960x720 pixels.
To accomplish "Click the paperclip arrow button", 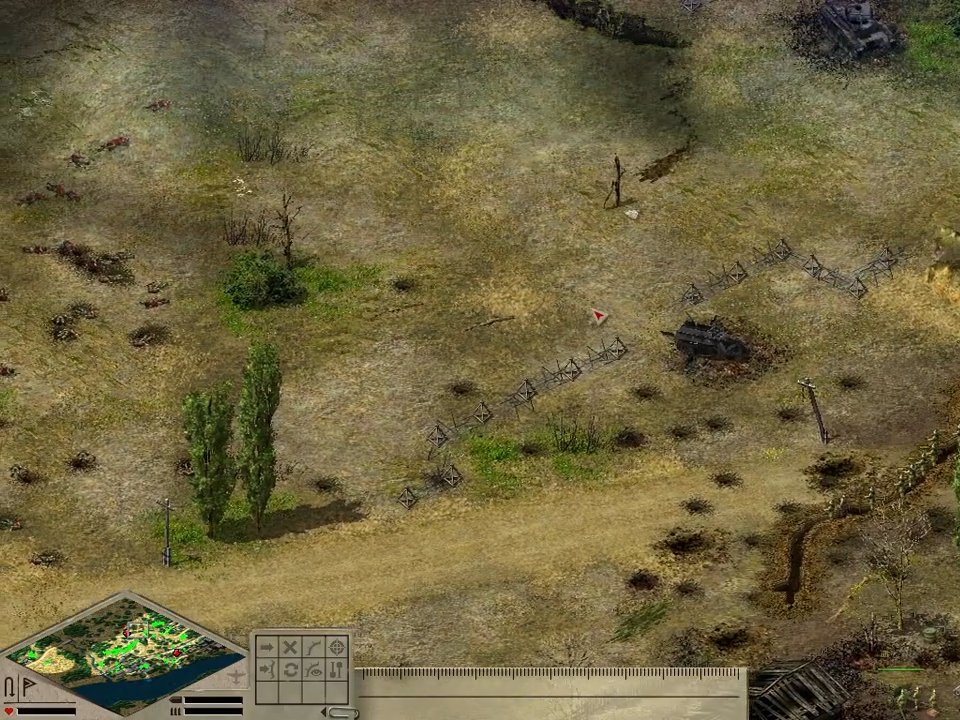I will (343, 712).
